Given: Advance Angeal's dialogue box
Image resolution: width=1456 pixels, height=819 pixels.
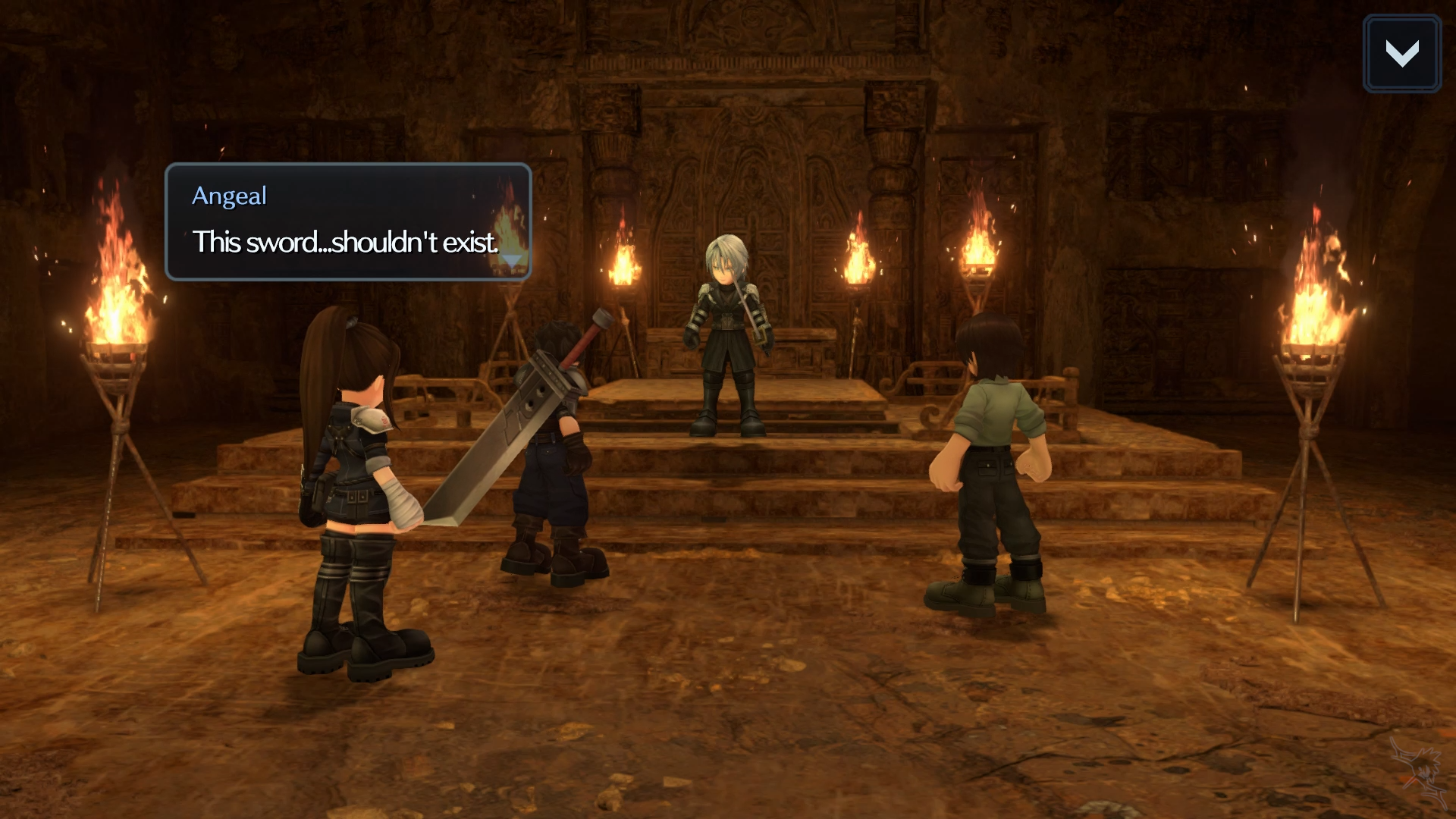Looking at the screenshot, I should click(x=348, y=222).
